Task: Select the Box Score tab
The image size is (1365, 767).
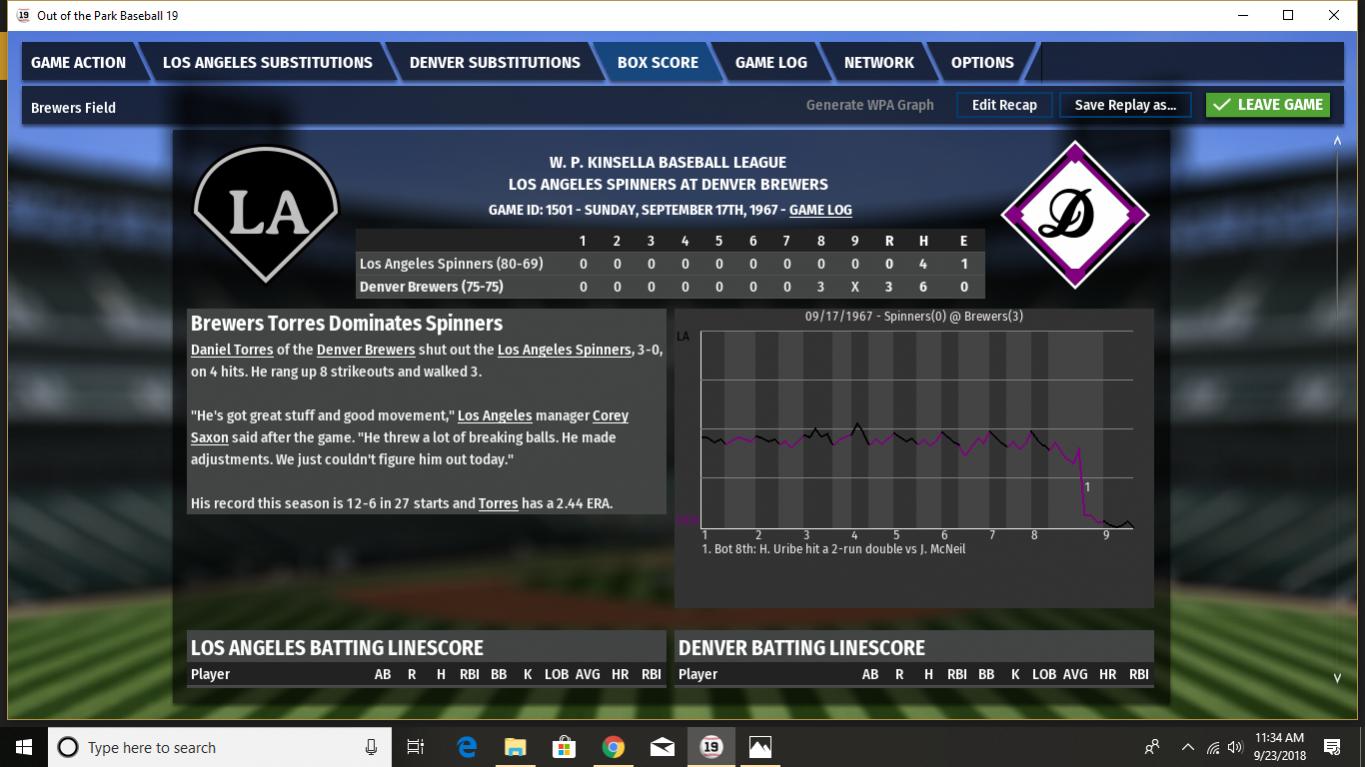Action: click(x=657, y=62)
